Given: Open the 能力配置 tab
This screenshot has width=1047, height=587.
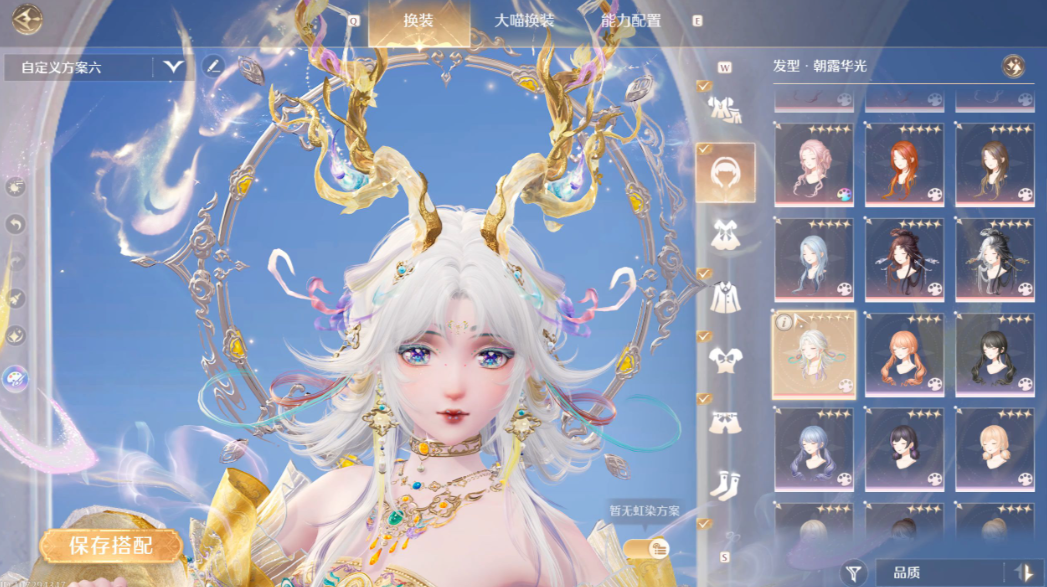Looking at the screenshot, I should [630, 20].
